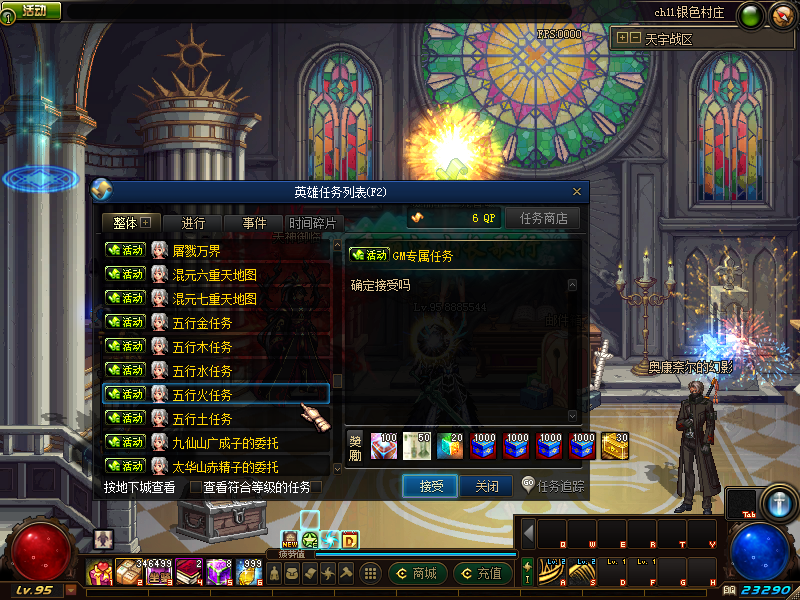This screenshot has width=800, height=600.
Task: Open the 时间碎片 tab
Action: click(314, 223)
